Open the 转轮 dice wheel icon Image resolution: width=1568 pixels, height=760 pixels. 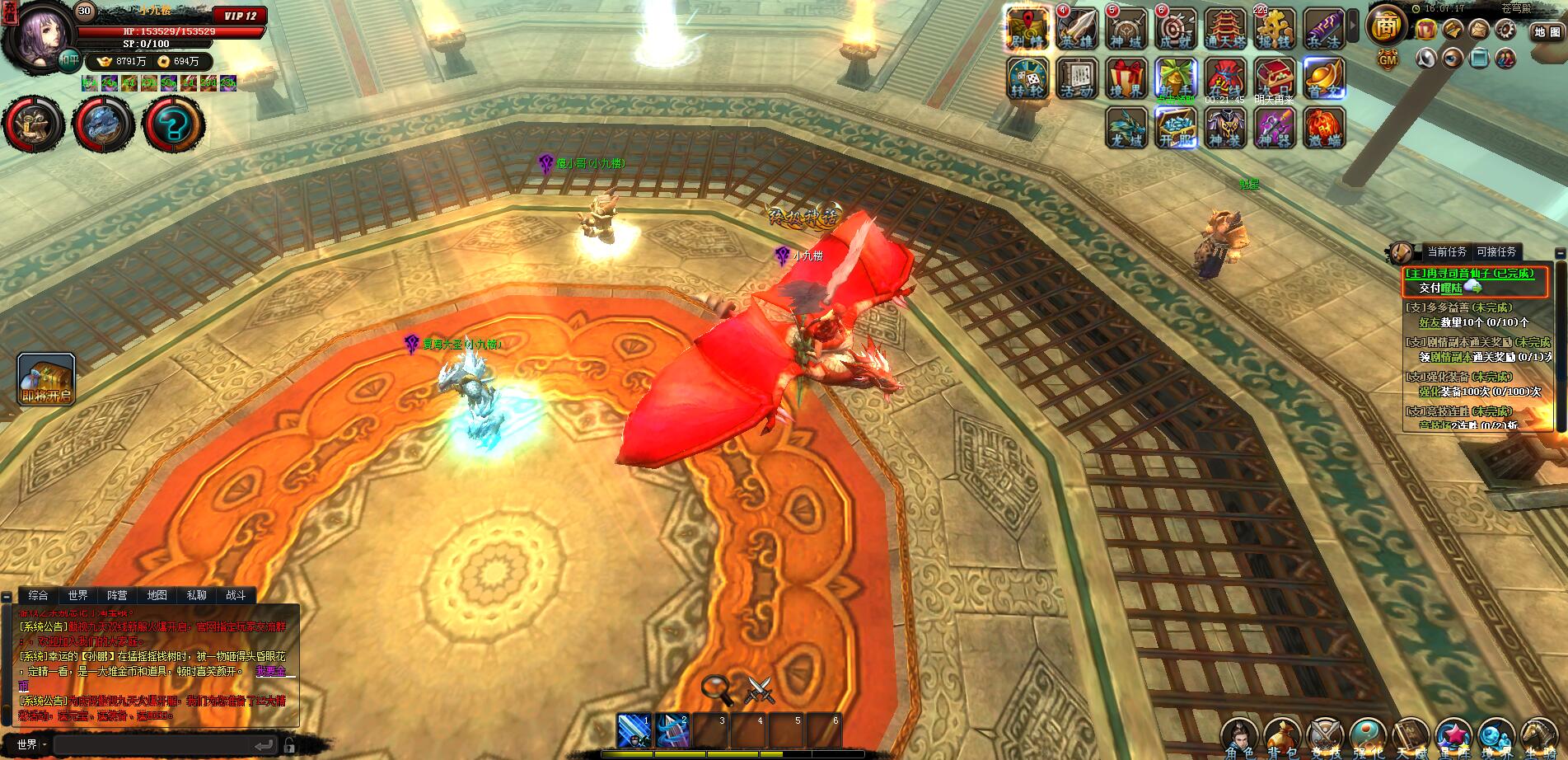(x=1028, y=78)
